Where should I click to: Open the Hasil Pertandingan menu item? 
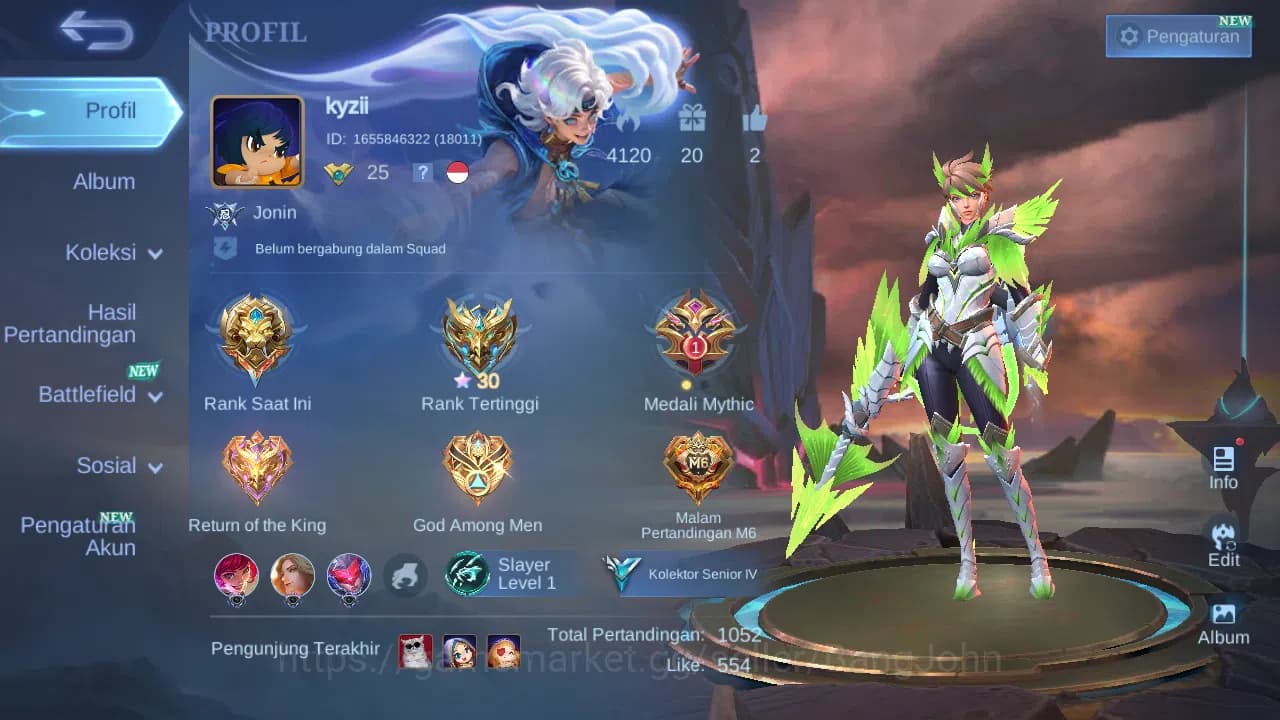[x=70, y=323]
